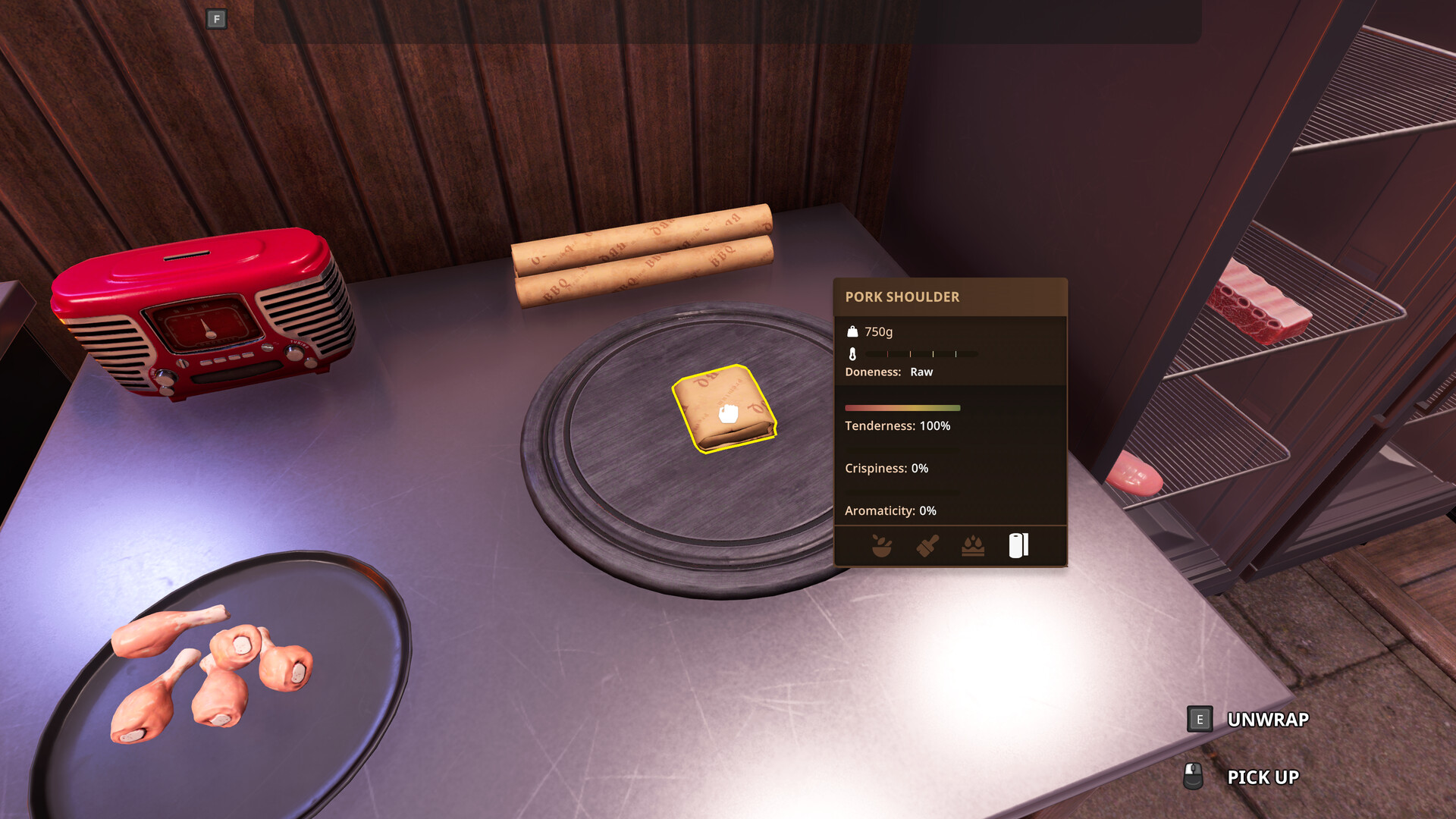Click the red-to-green tenderness gradient bar
Viewport: 1456px width, 819px height.
coord(902,408)
